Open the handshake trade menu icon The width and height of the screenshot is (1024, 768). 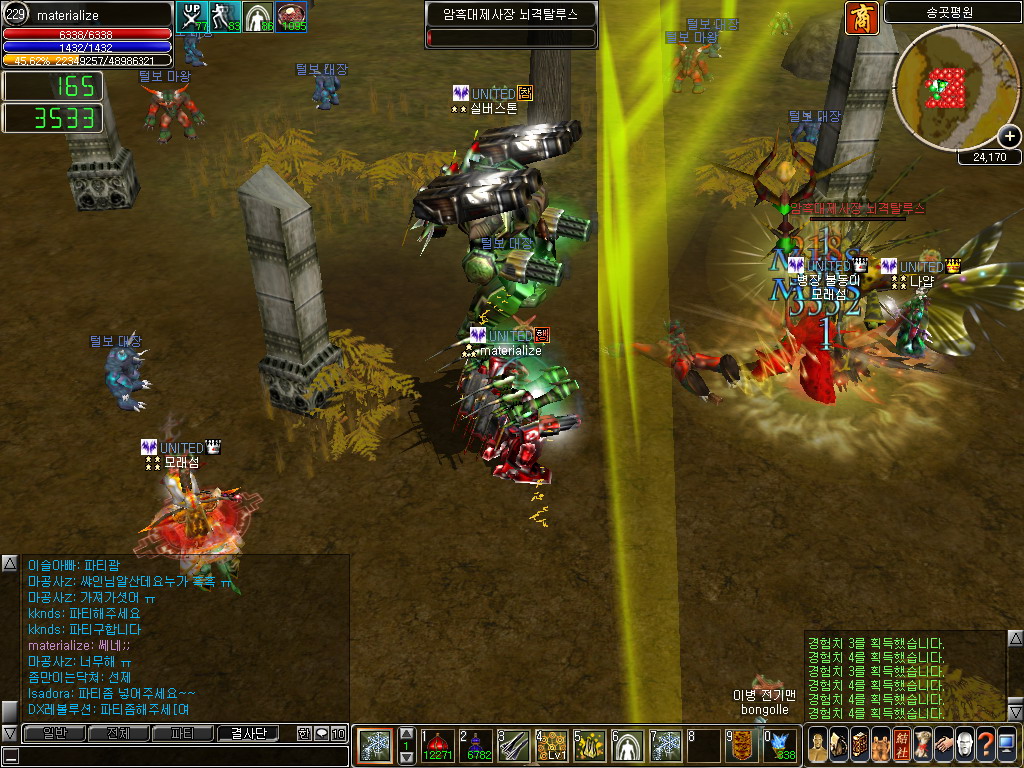943,745
